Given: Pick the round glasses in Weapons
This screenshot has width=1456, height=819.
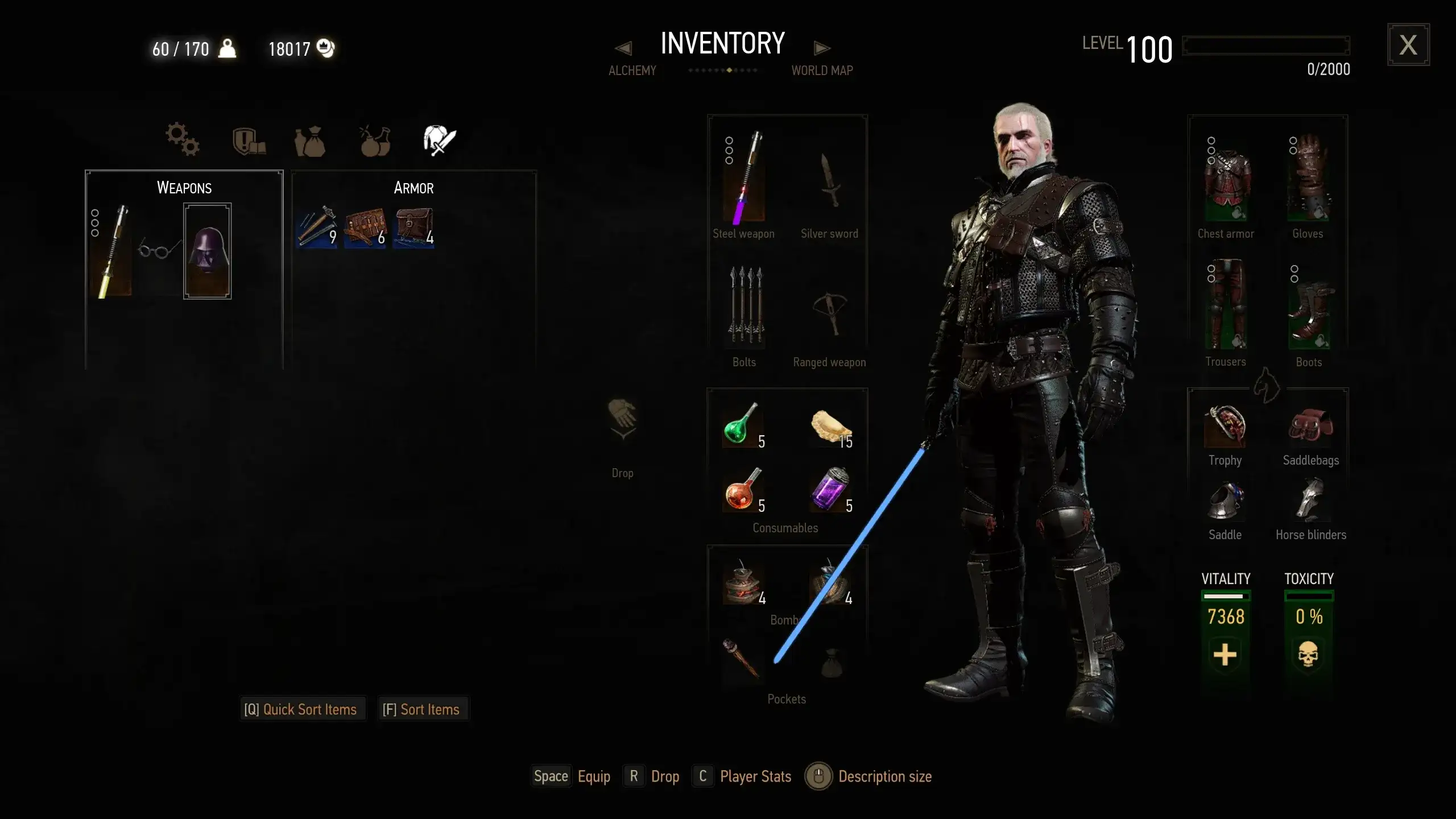Looking at the screenshot, I should [x=159, y=249].
